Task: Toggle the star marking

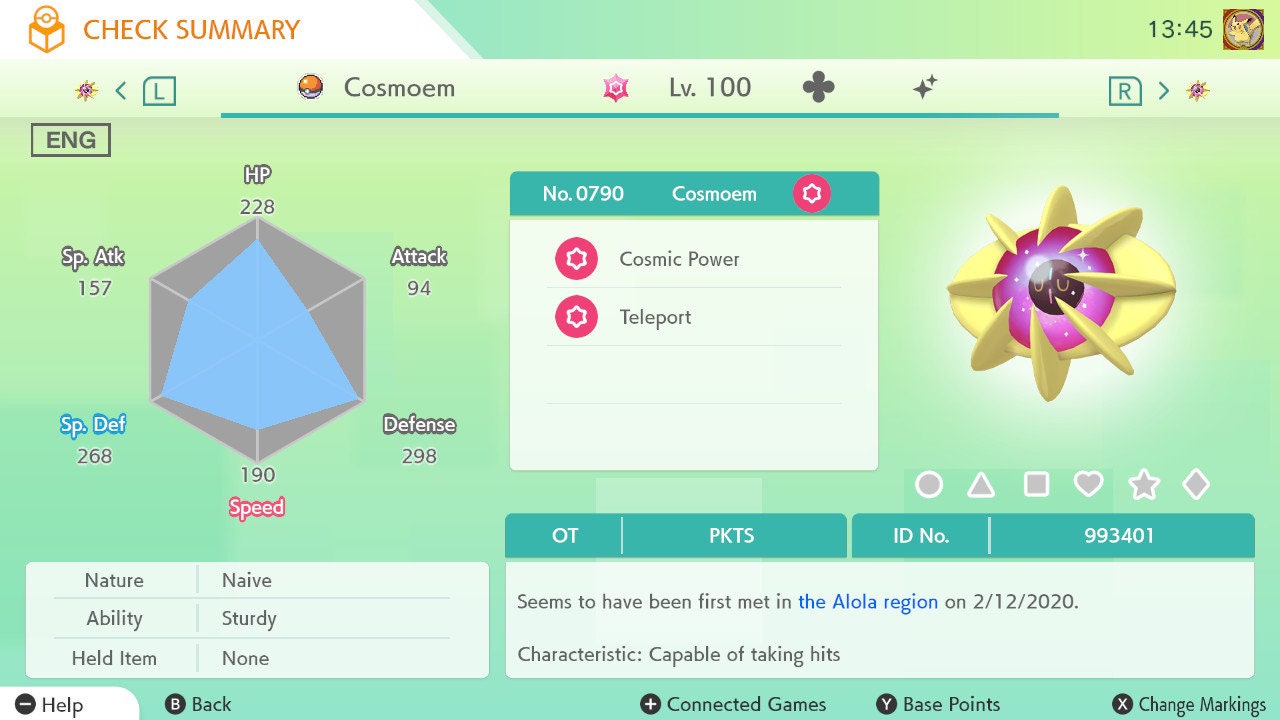Action: [x=1143, y=485]
